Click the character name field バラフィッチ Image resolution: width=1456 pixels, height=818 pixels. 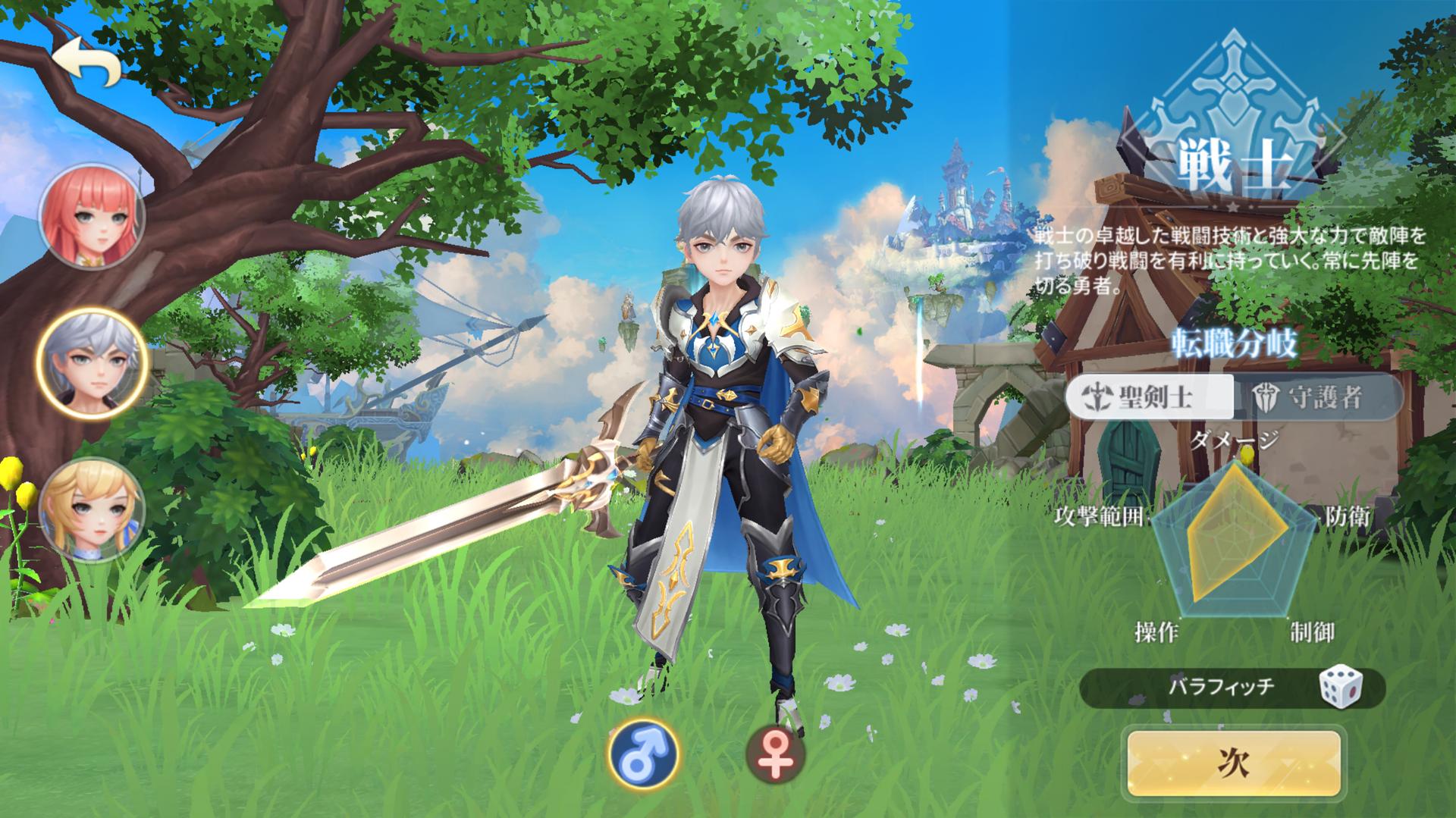[1210, 688]
